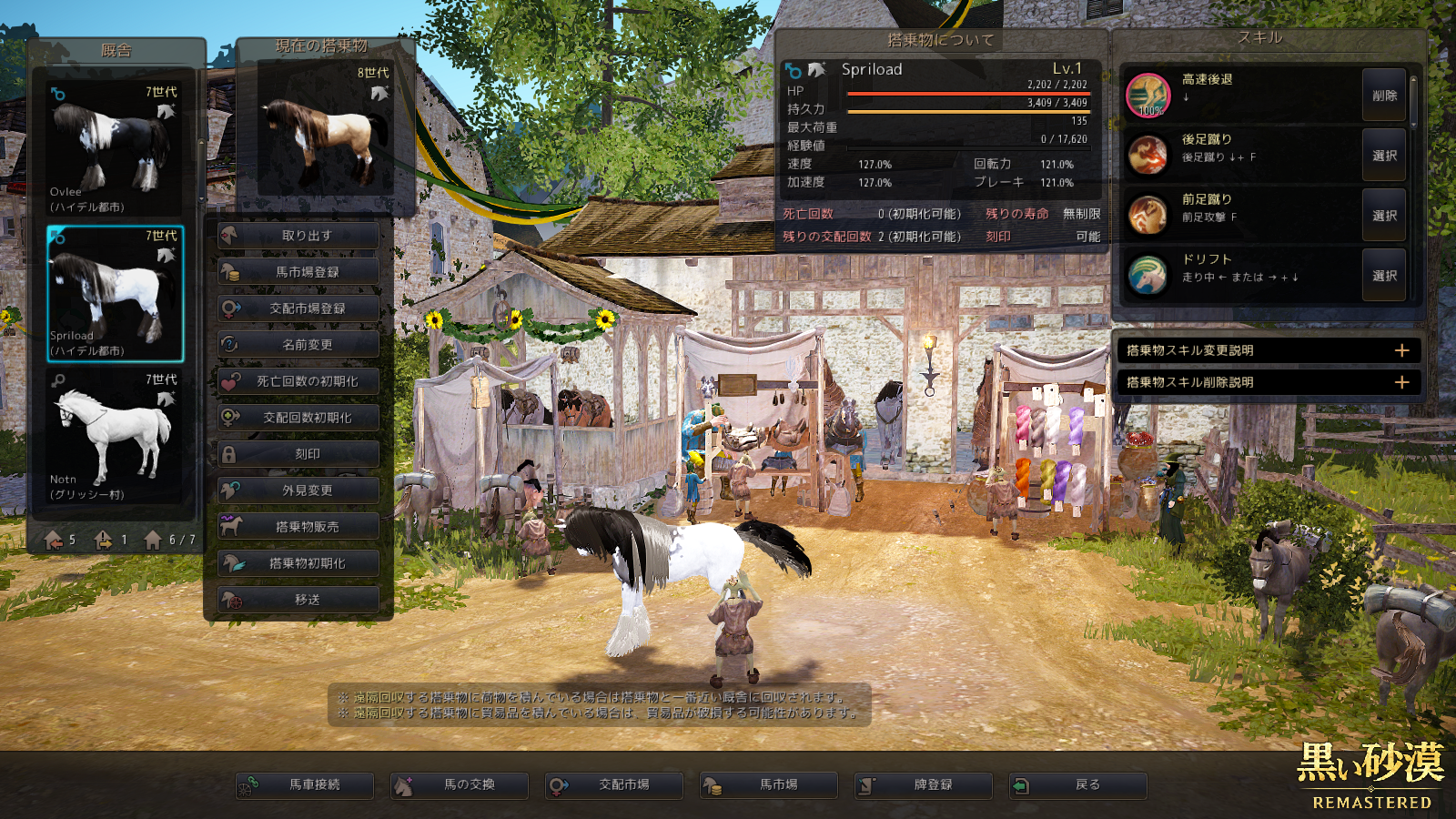1456x819 pixels.
Task: Sell the mount via 搭乗物販売
Action: tap(298, 527)
